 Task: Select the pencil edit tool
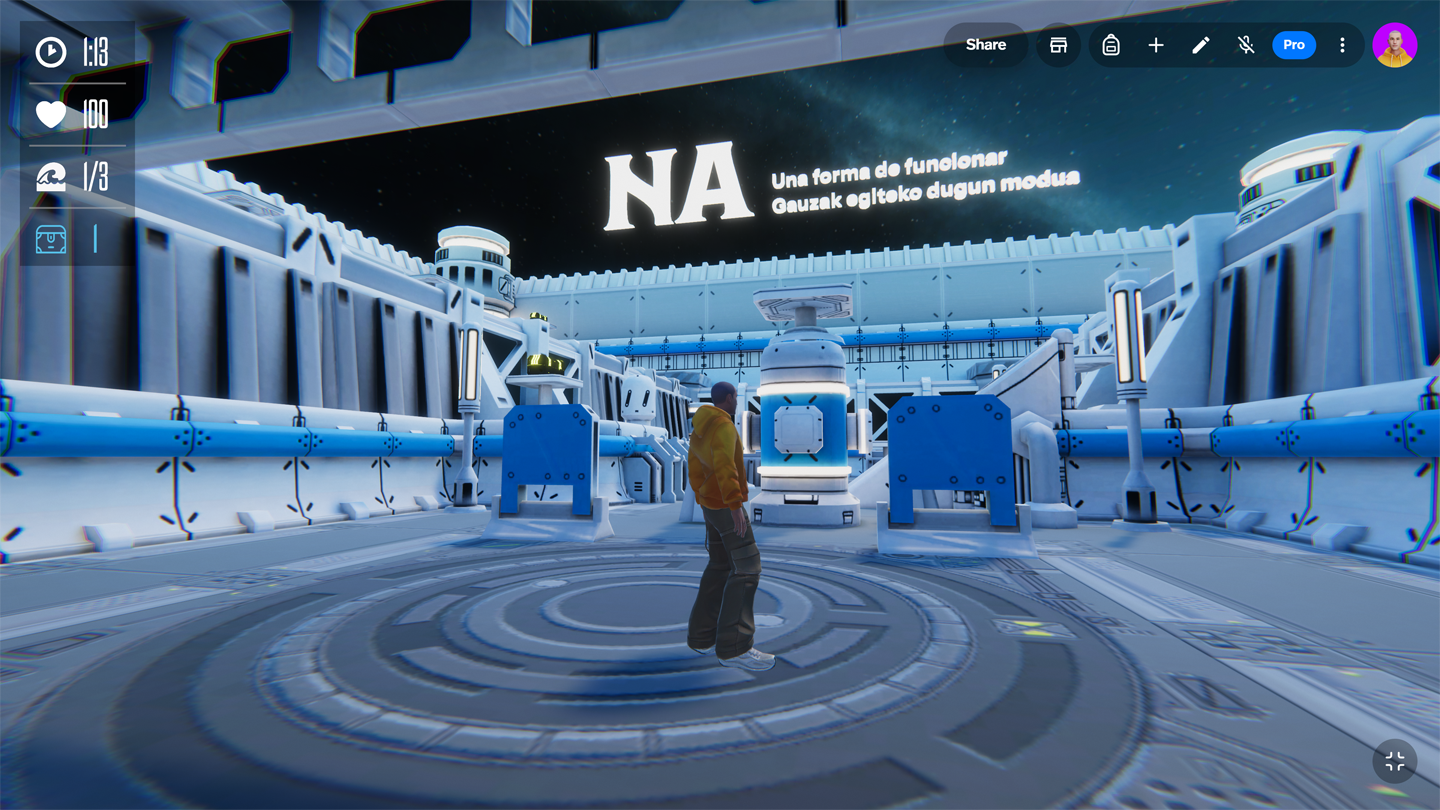coord(1201,45)
